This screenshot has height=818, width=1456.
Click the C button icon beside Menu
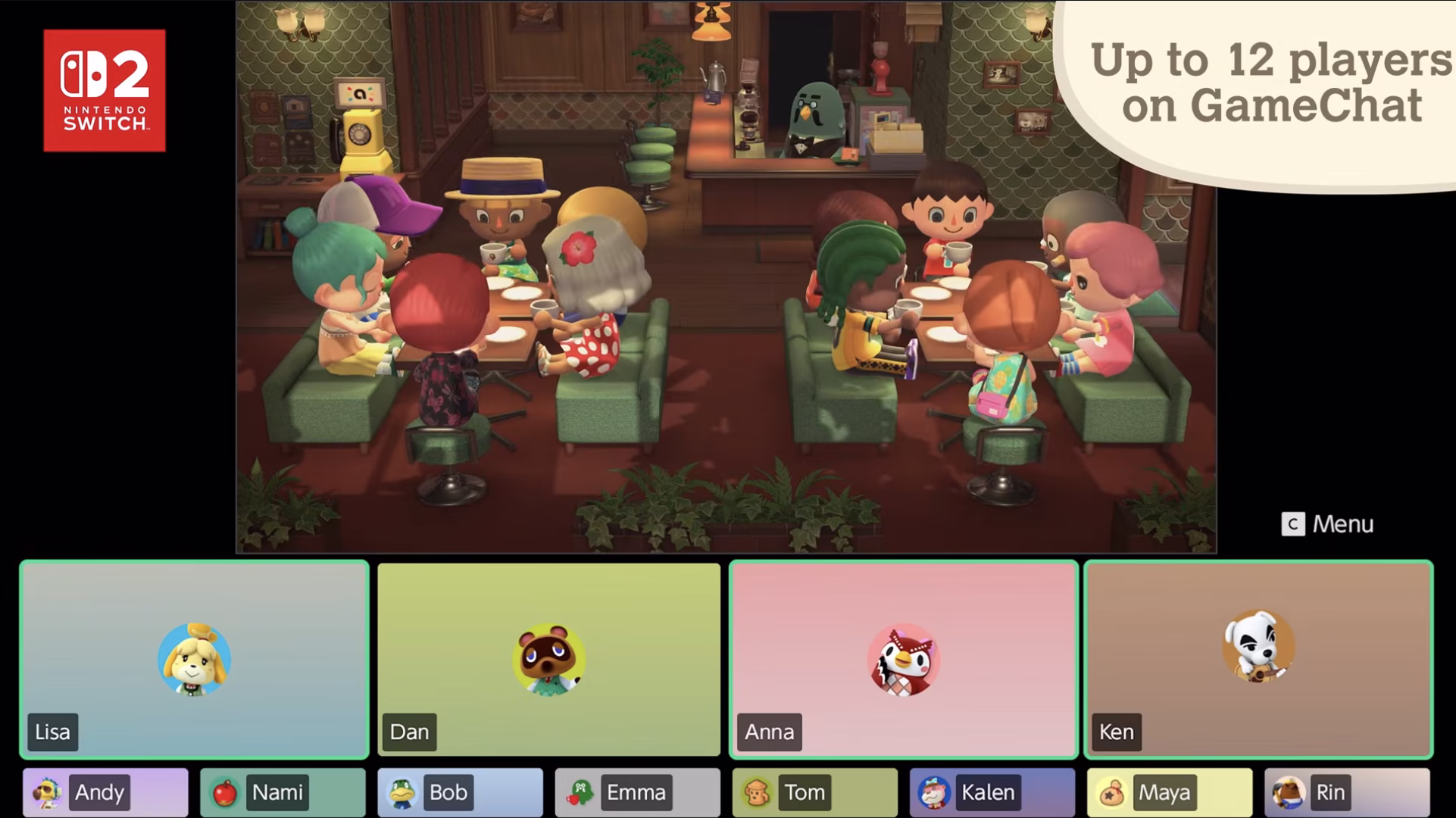[1292, 523]
